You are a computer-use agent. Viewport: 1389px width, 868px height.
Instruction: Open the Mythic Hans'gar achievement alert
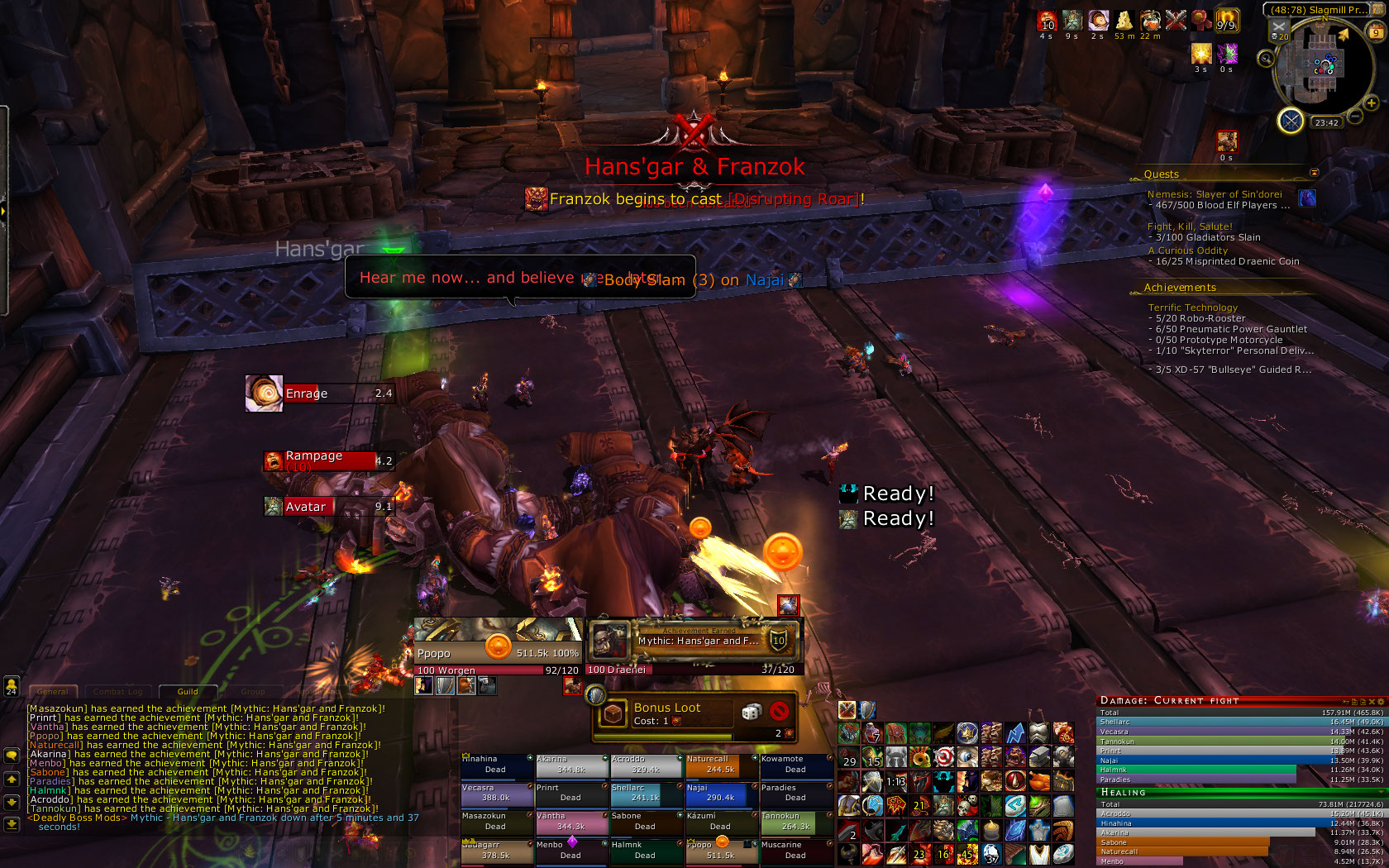coord(693,641)
